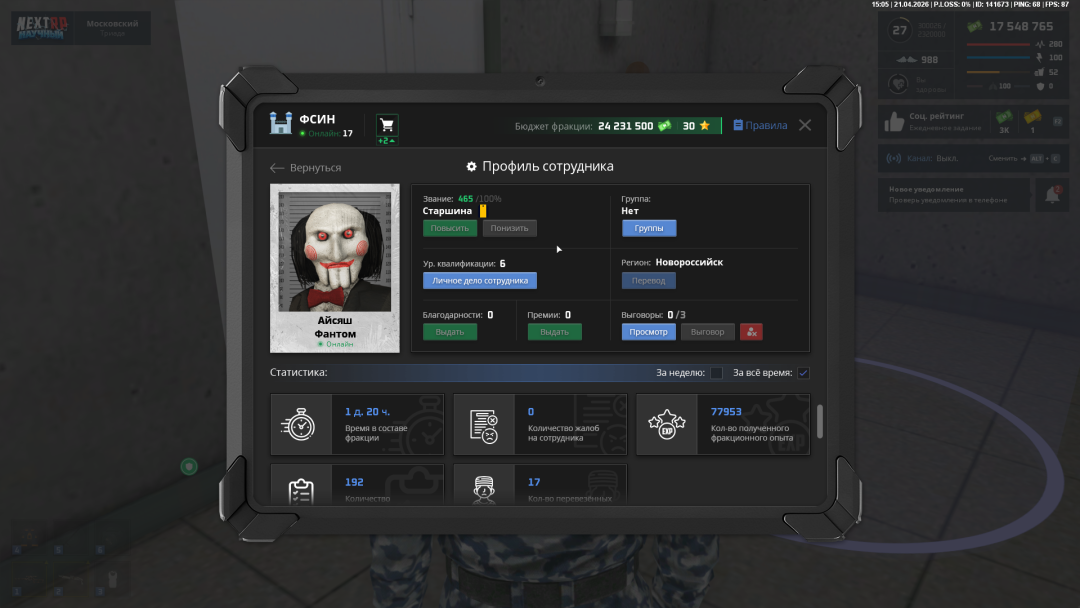
Task: Promote employee with Повысить button
Action: click(x=449, y=228)
